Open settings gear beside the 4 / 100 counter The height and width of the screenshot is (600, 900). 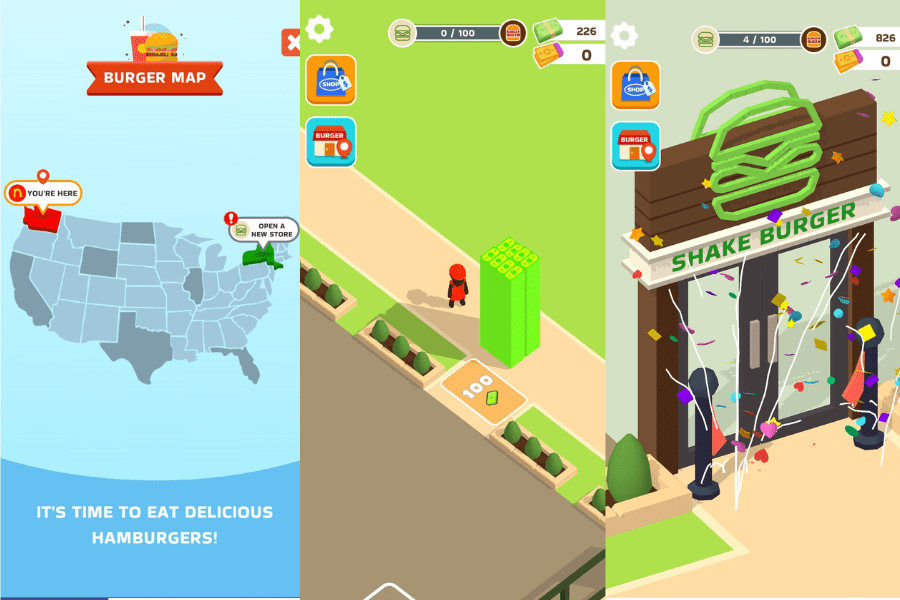pyautogui.click(x=624, y=36)
